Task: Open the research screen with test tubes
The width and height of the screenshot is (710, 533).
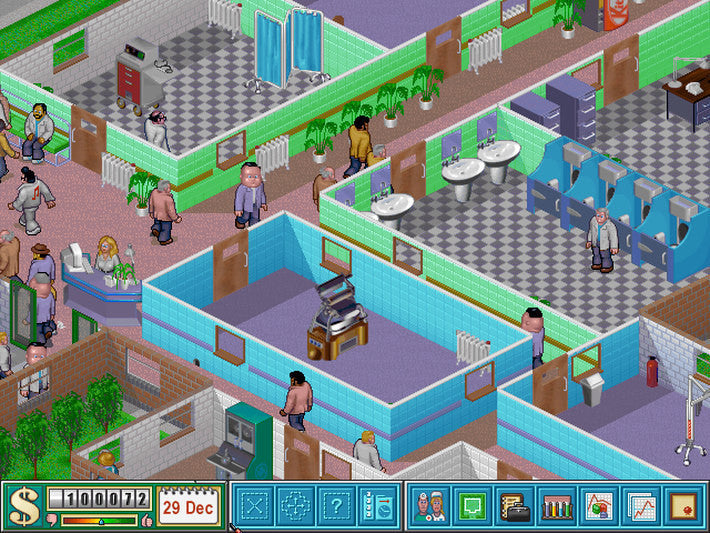Action: (556, 507)
